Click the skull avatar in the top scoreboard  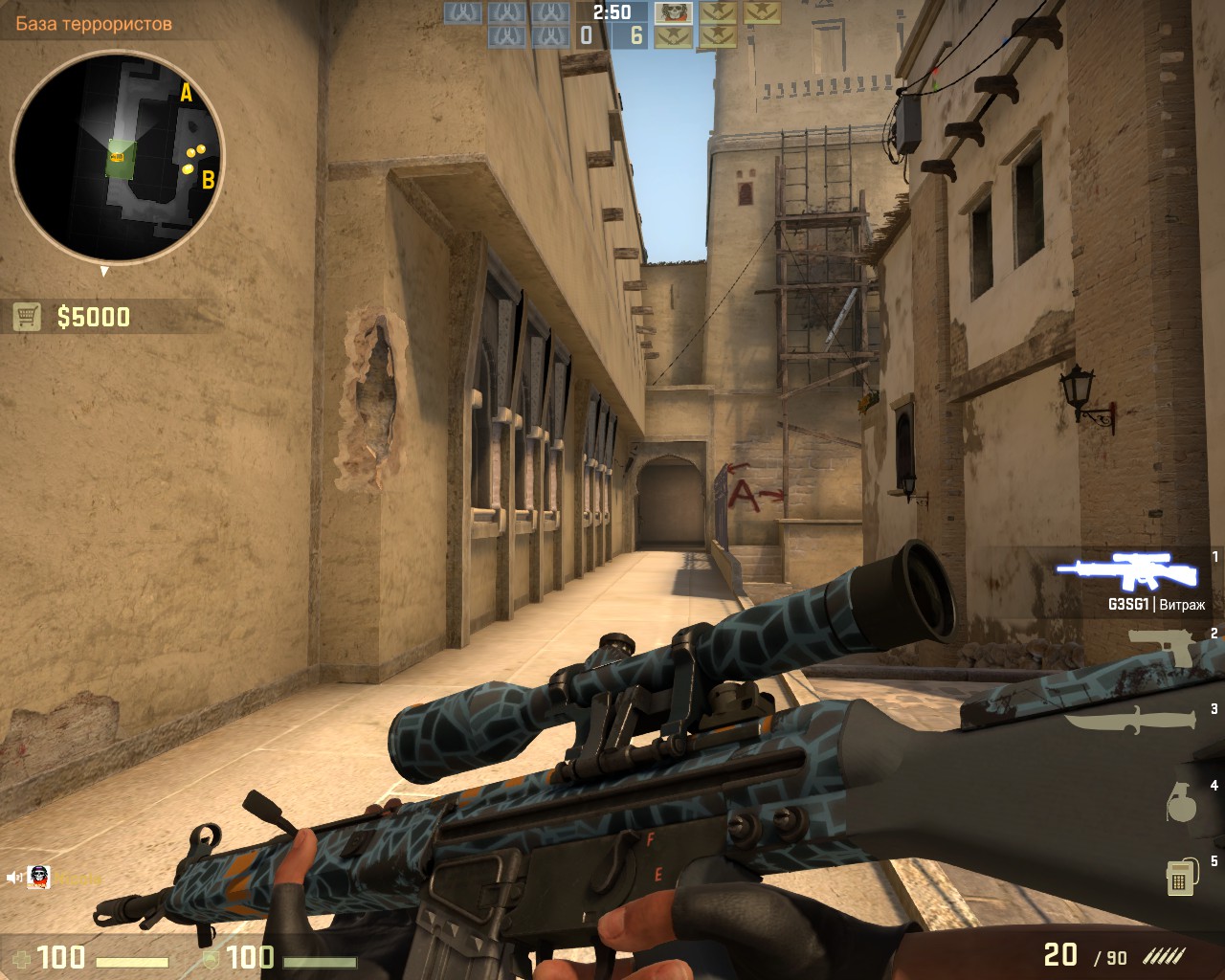coord(673,12)
